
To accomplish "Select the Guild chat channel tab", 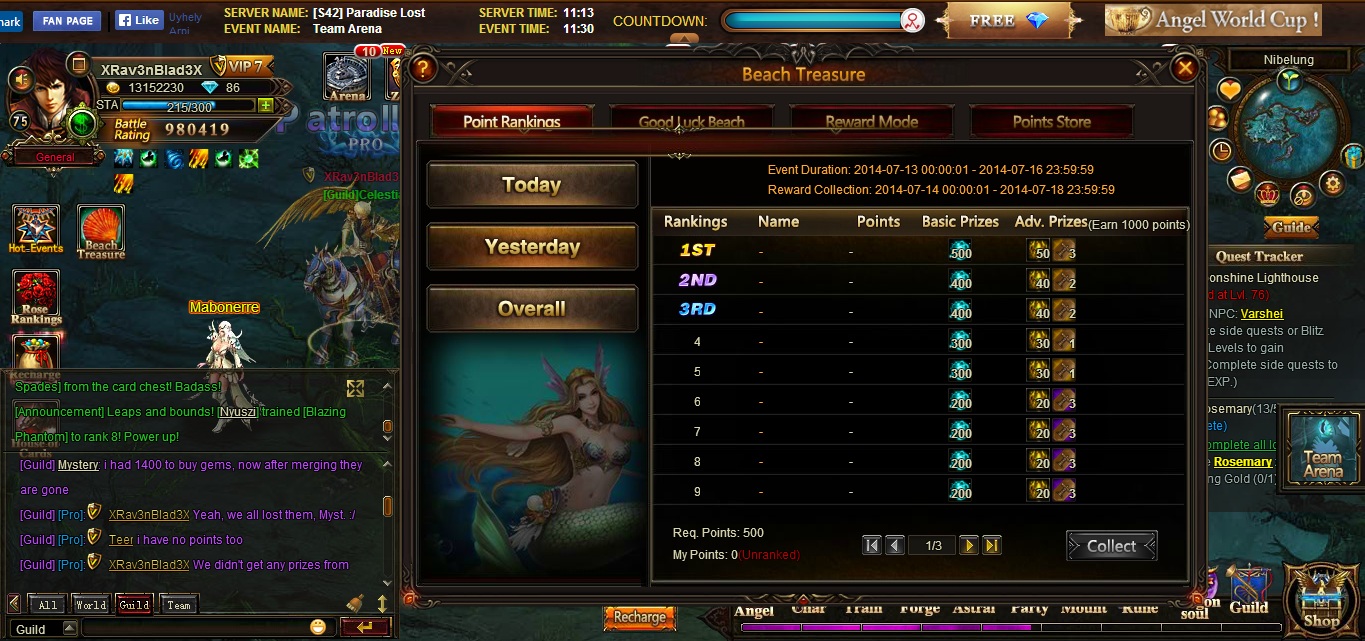I will pyautogui.click(x=134, y=605).
